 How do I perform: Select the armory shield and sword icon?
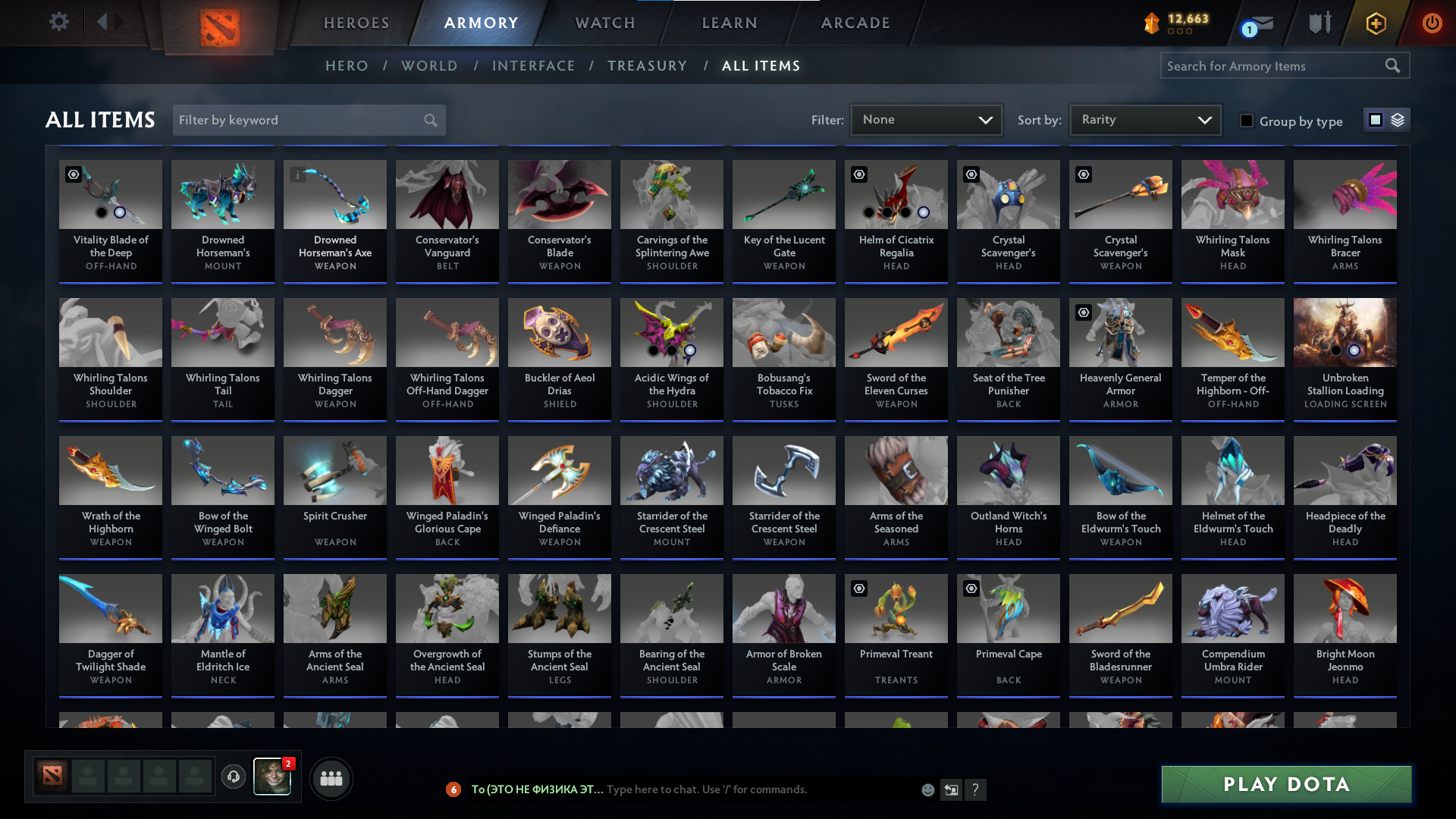(x=1319, y=23)
